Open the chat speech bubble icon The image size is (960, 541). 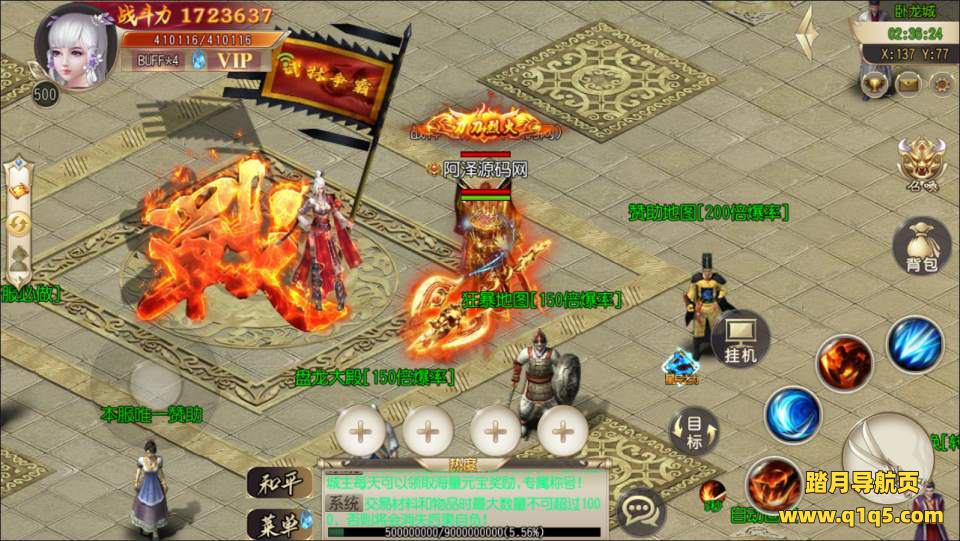[x=641, y=511]
